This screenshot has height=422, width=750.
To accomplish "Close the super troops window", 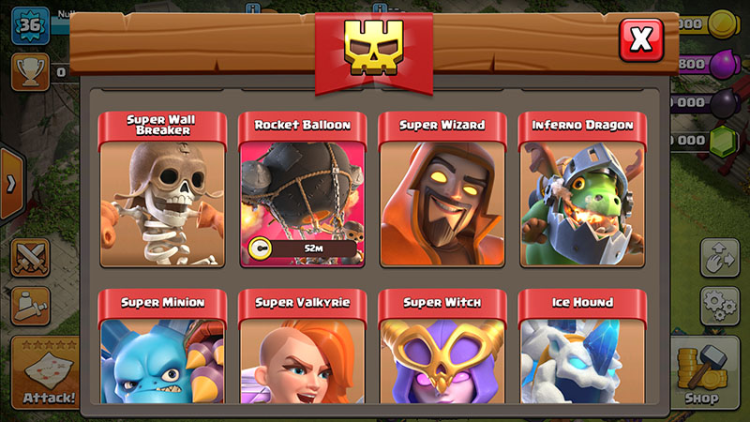I will coord(641,40).
